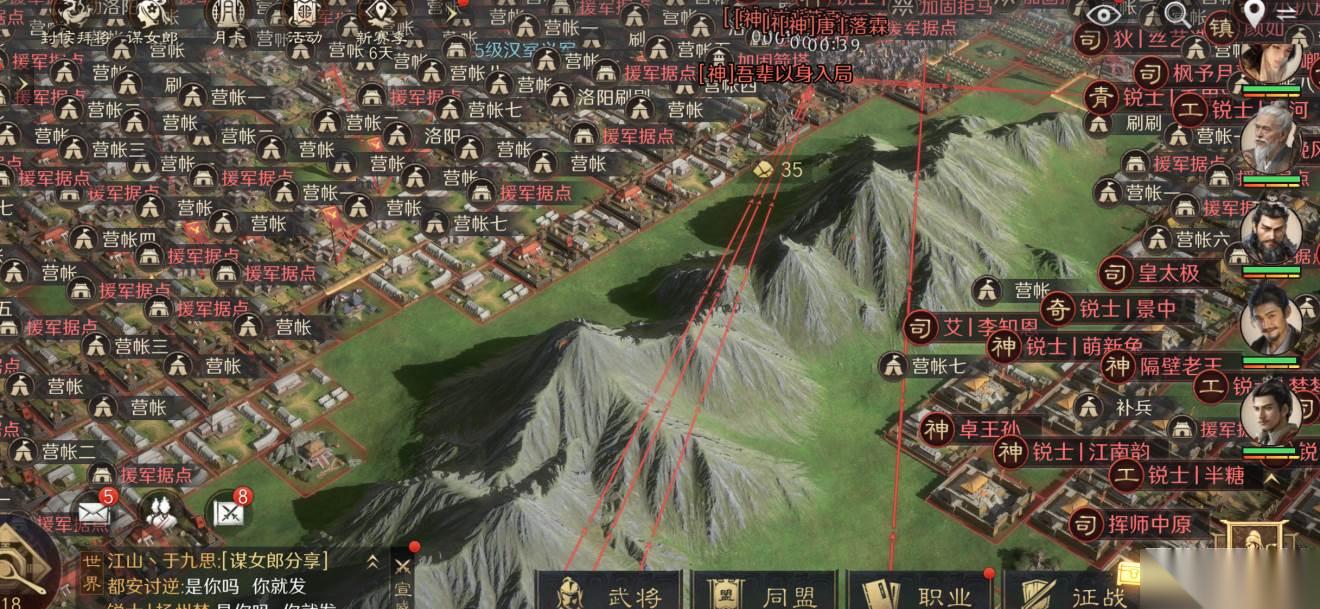Screen dimensions: 1320x609
Task: Open the magnifying glass search
Action: [x=1178, y=14]
